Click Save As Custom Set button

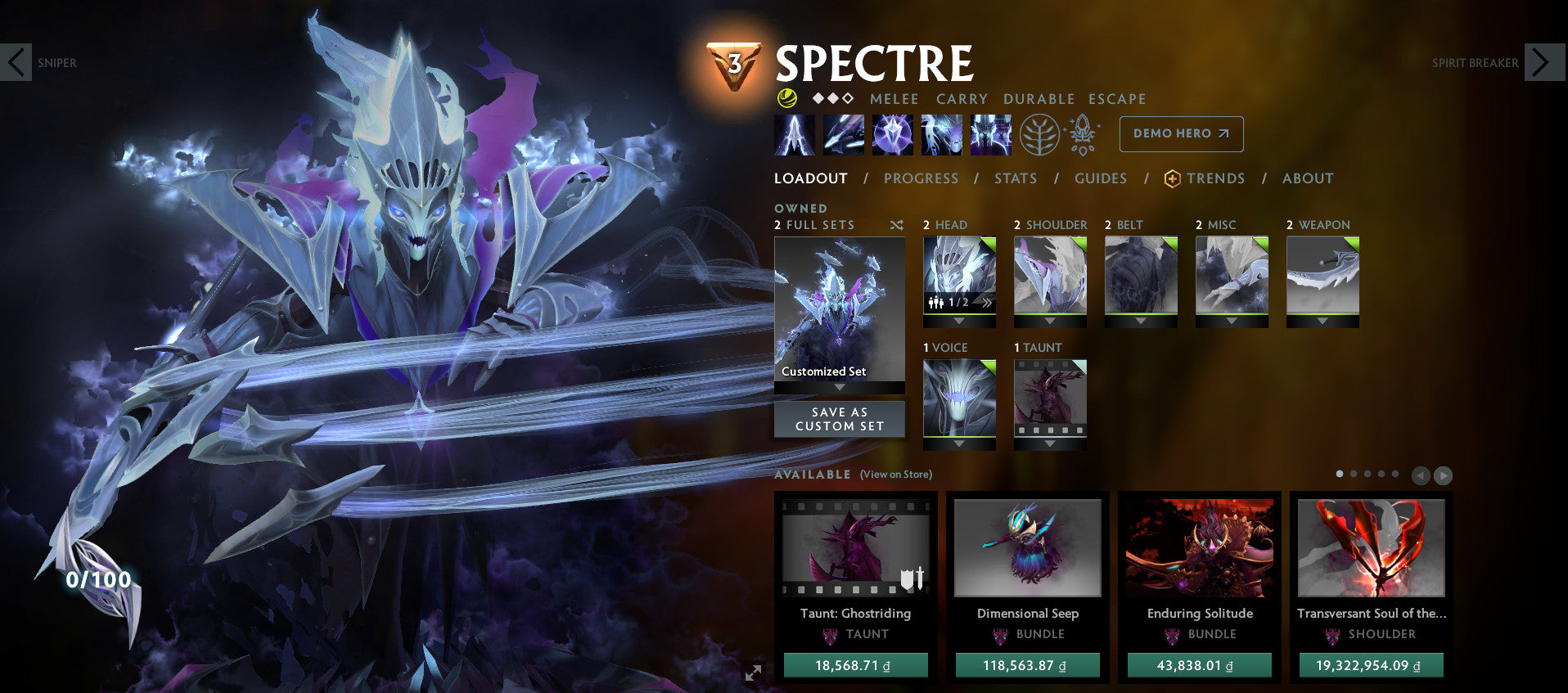click(840, 419)
